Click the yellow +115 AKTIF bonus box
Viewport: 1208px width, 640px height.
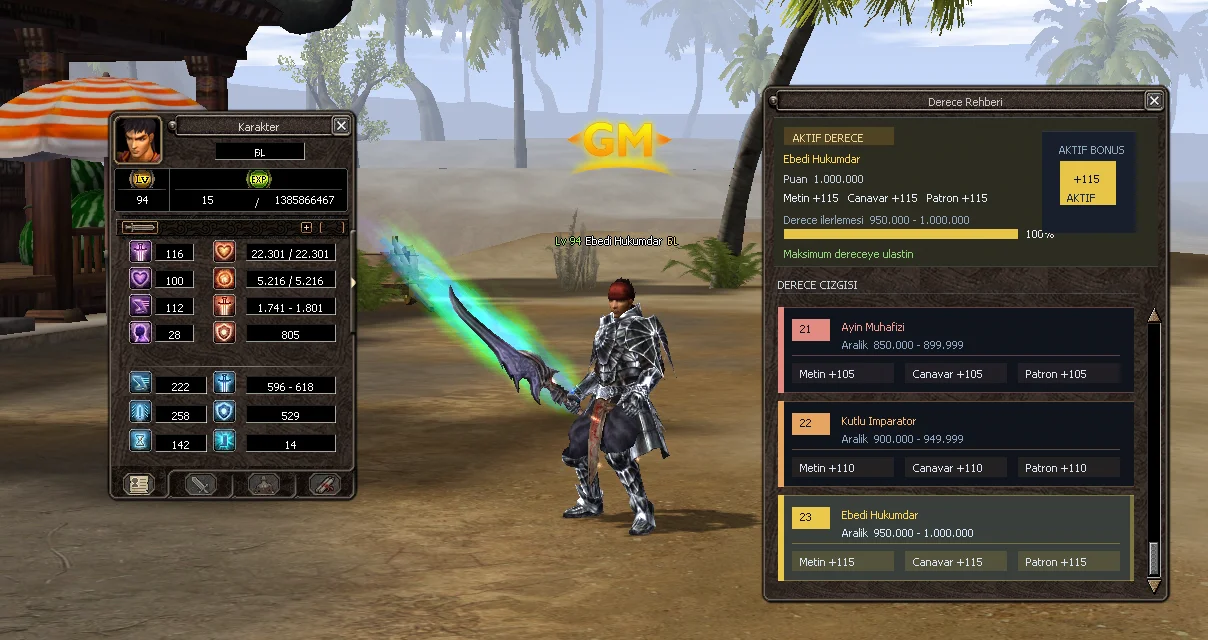coord(1087,183)
